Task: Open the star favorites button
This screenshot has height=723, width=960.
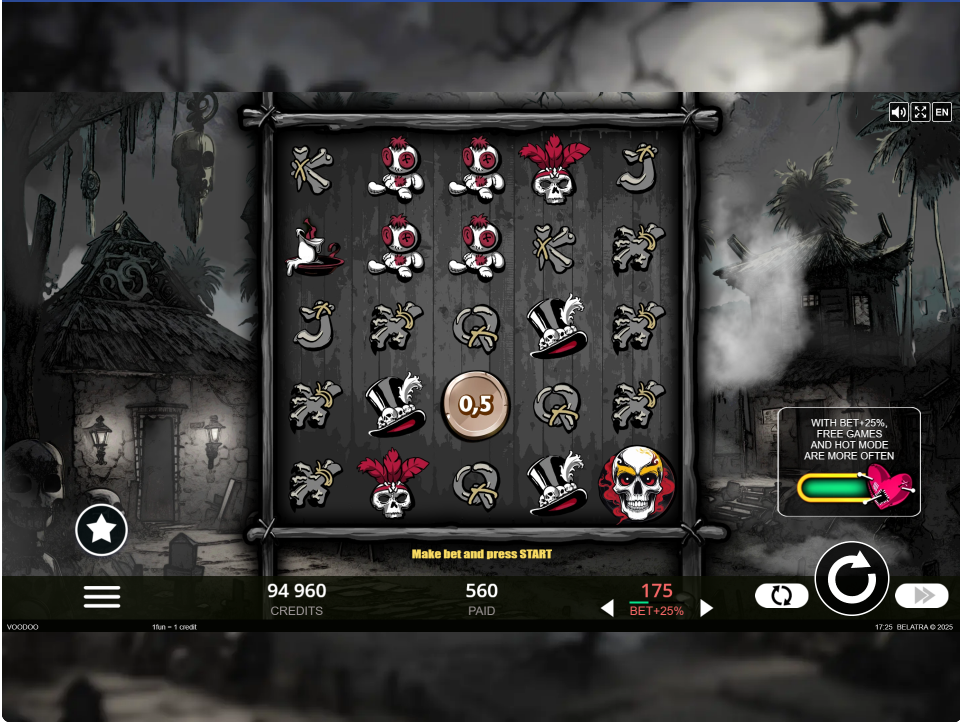Action: (102, 530)
